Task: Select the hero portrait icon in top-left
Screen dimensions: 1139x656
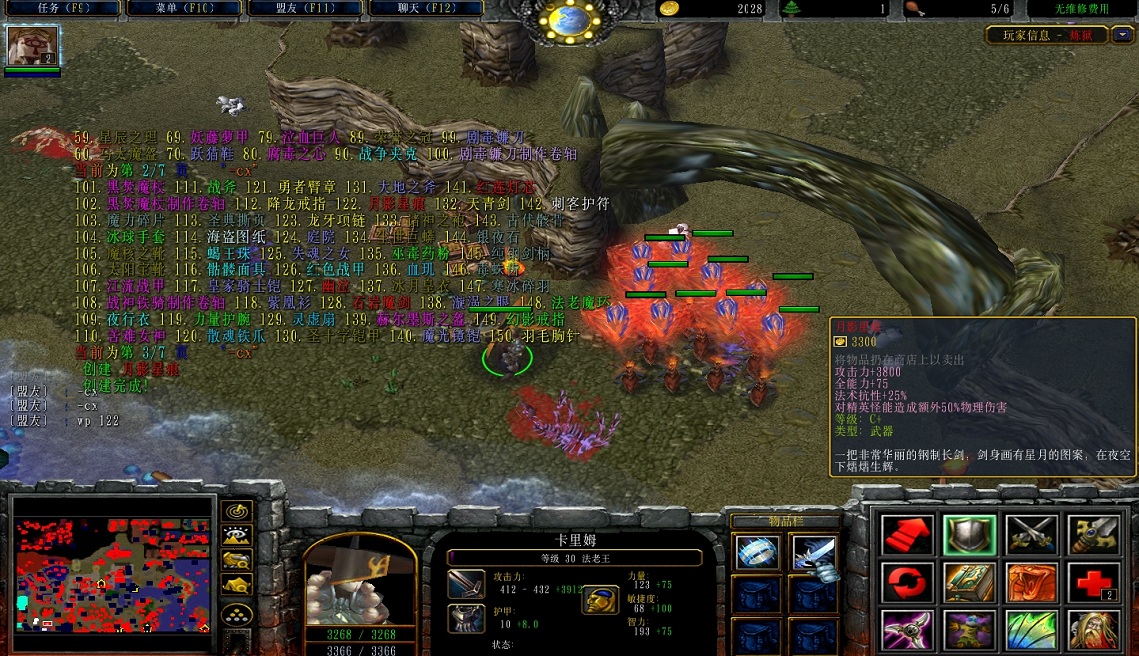Action: (x=32, y=45)
